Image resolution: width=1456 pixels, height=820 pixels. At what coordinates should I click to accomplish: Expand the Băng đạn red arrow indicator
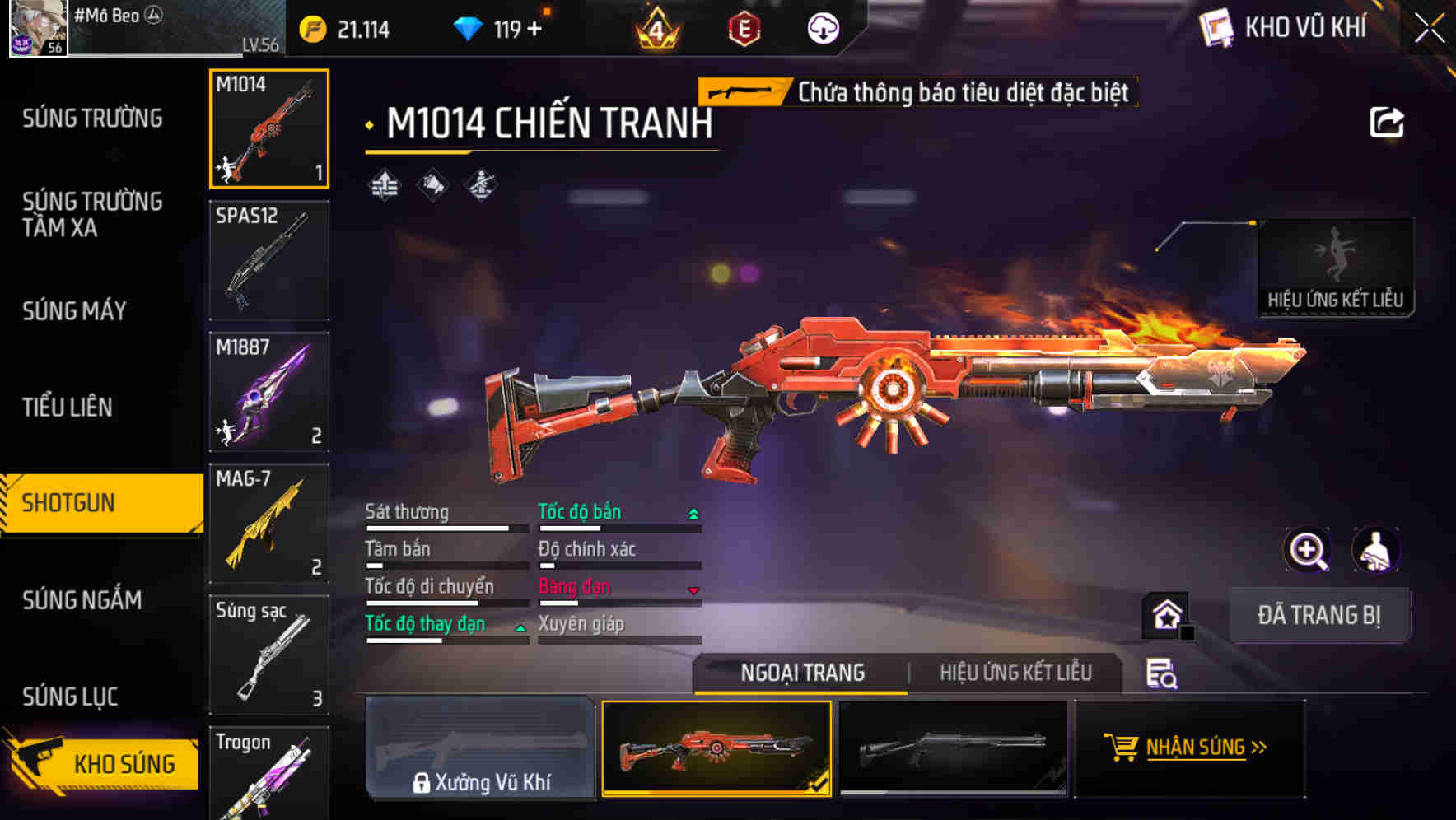[693, 588]
